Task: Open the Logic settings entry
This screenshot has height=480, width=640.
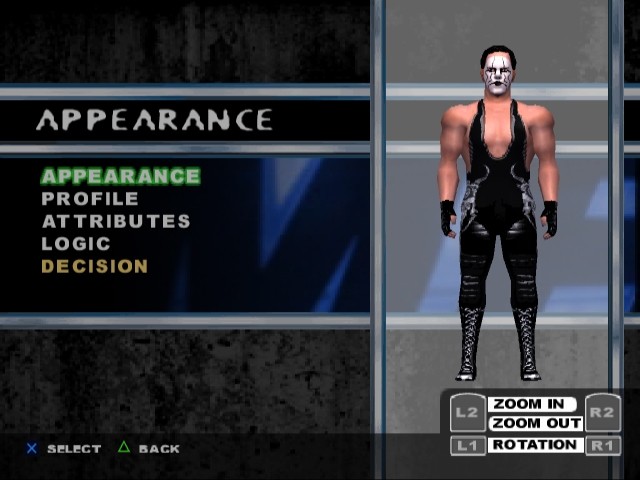Action: (76, 243)
